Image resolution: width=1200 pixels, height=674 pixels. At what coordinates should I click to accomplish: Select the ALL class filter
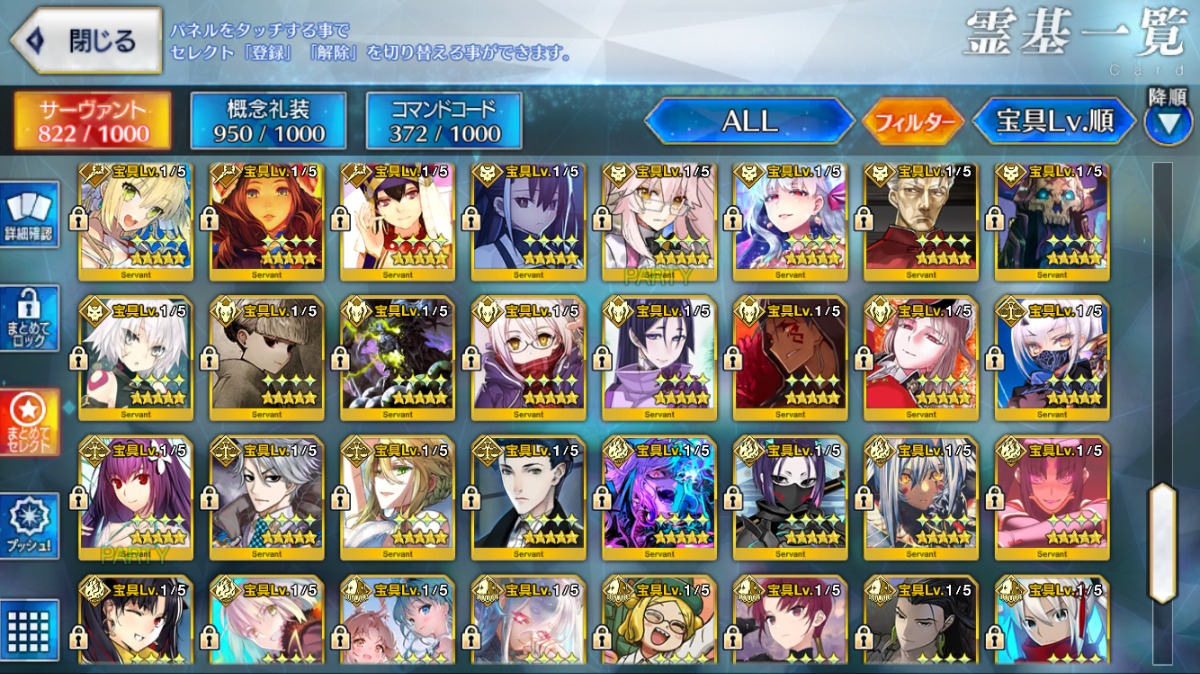coord(749,122)
